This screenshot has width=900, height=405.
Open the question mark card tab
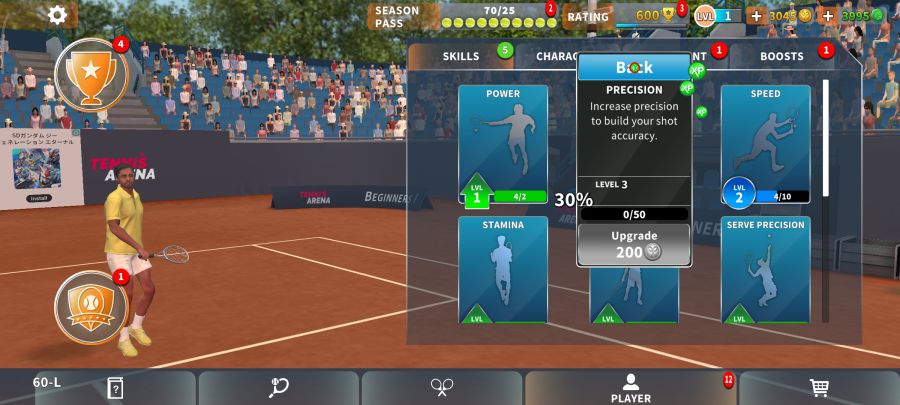click(115, 388)
